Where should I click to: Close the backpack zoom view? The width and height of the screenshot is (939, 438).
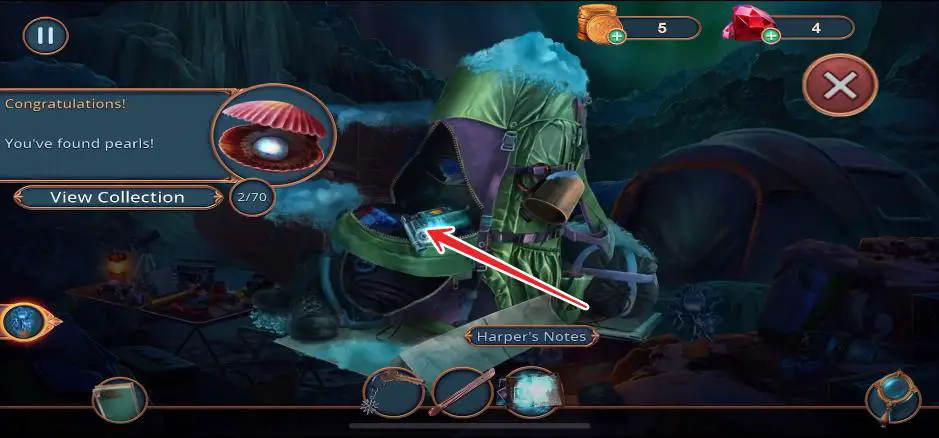(x=839, y=87)
